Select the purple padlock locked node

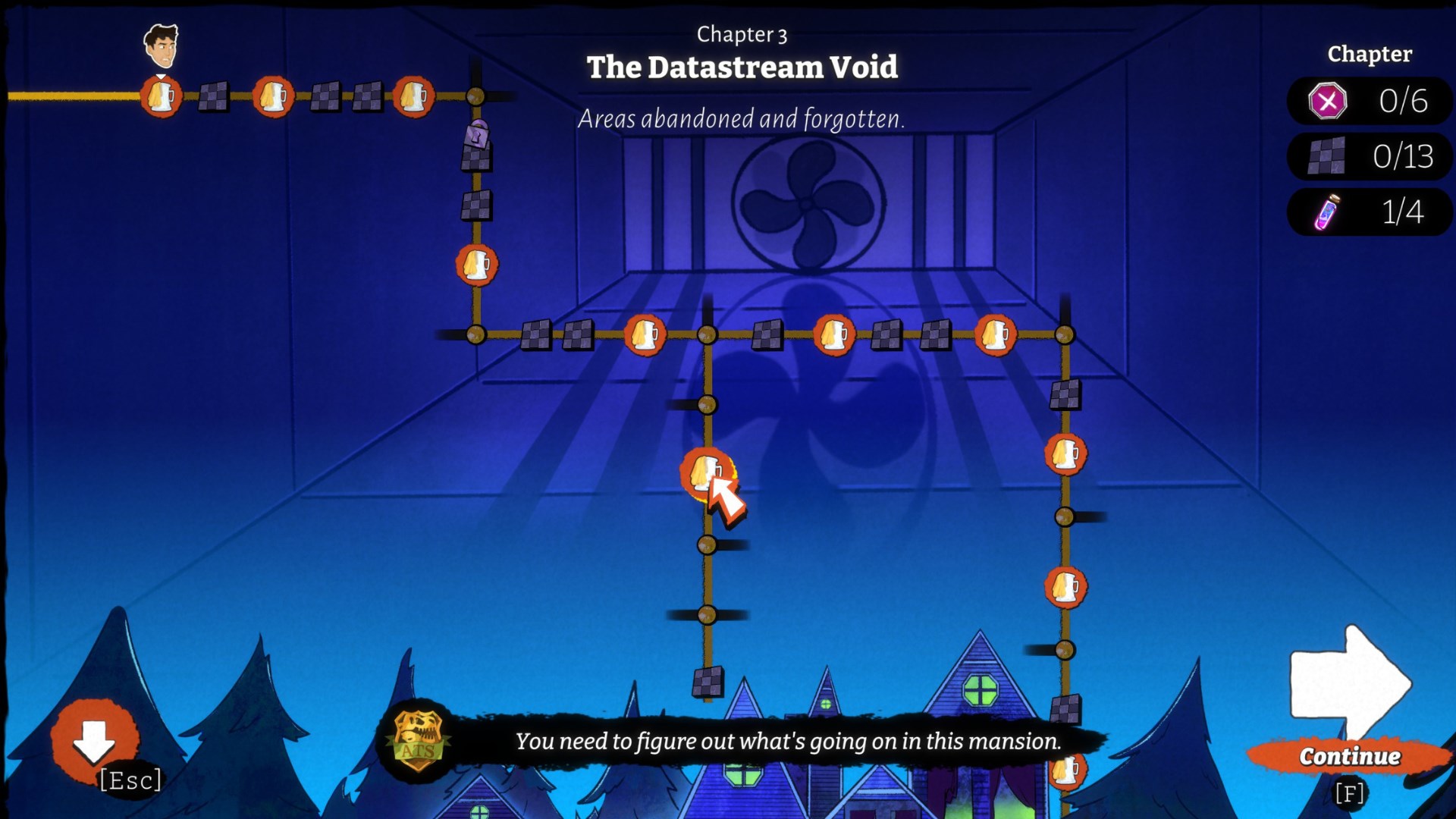(x=477, y=136)
